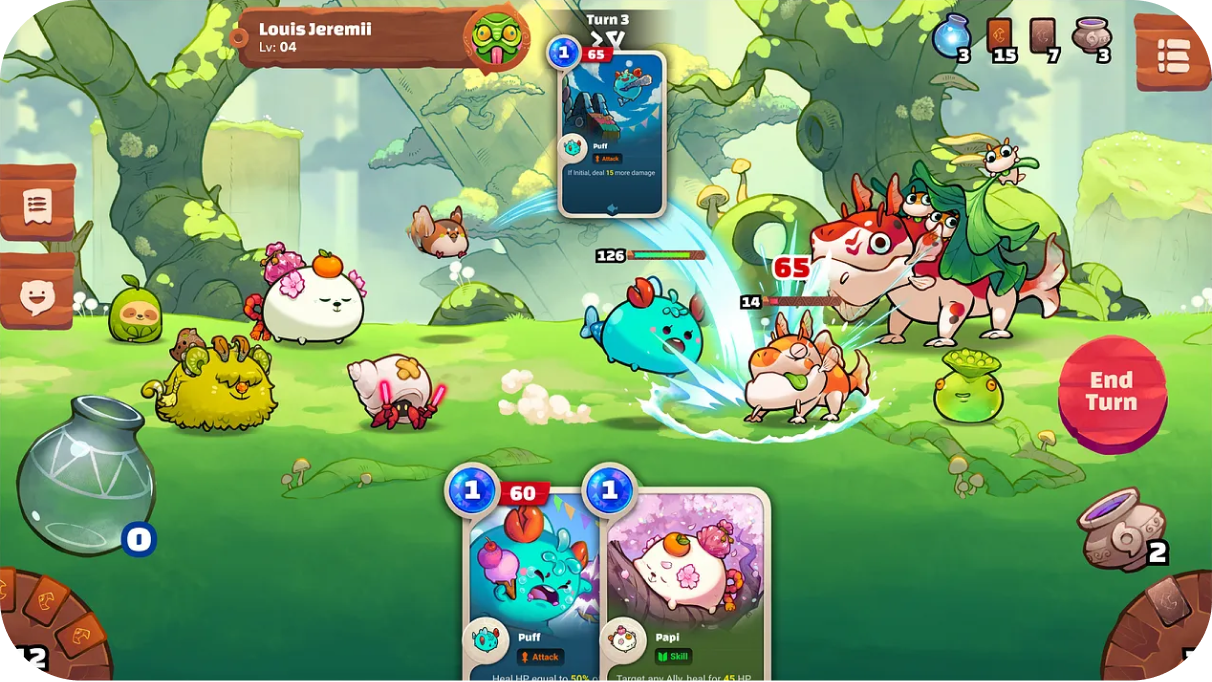
Task: View the orange draw pile card icon
Action: [1000, 37]
